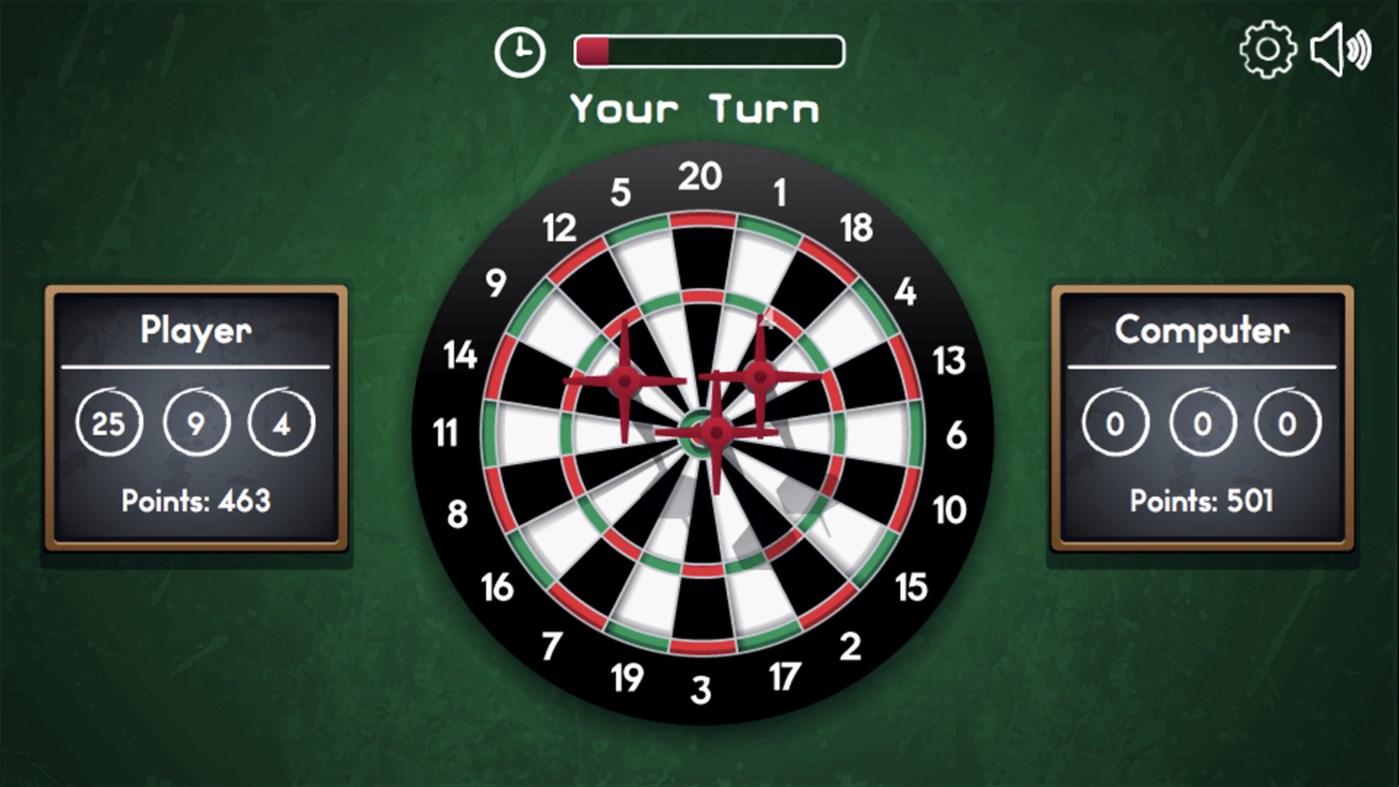Click the score circle showing 9
This screenshot has width=1399, height=787.
tap(196, 422)
